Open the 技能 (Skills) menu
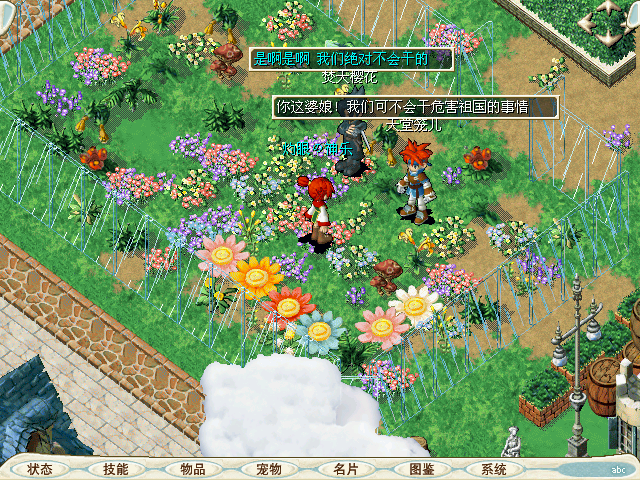This screenshot has width=640, height=480. coord(115,469)
